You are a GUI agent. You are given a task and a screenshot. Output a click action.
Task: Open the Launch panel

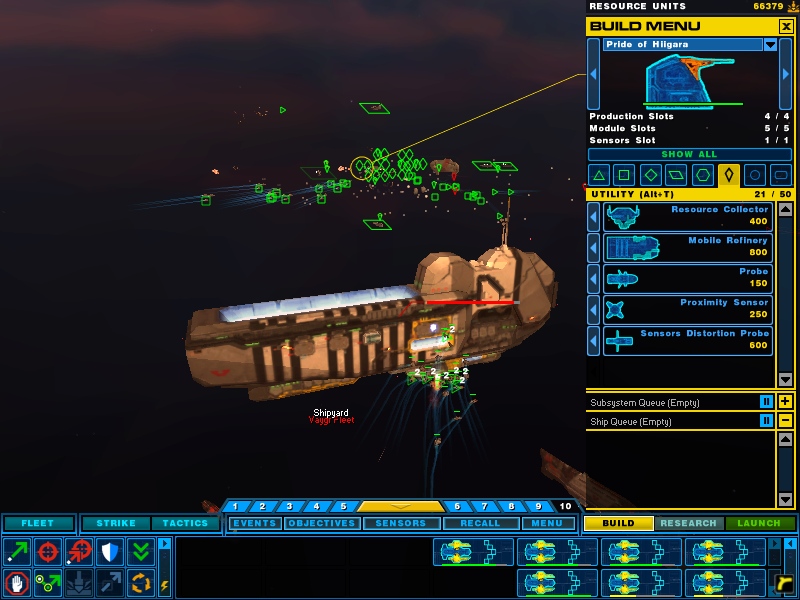click(x=760, y=523)
